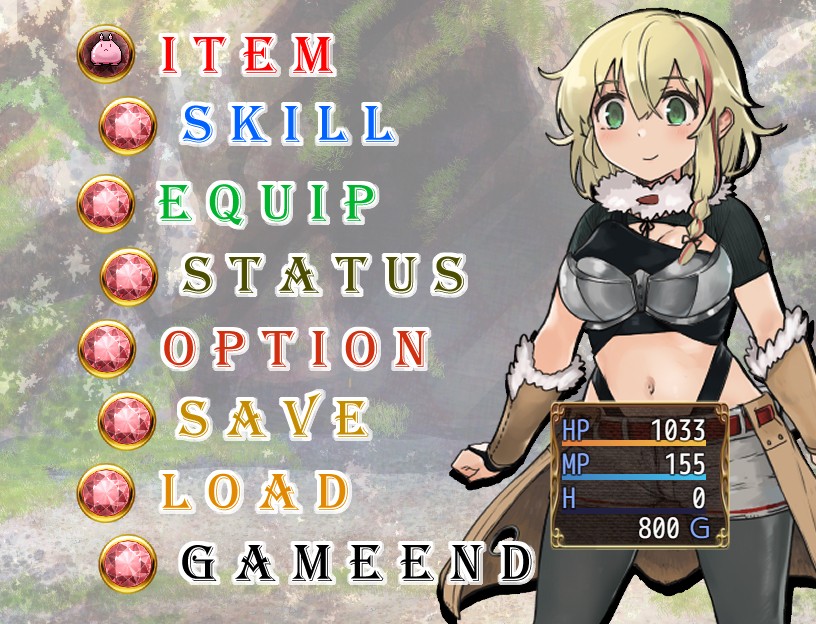
Task: Click the pink slime cursor icon beside ITEM
Action: coord(105,54)
